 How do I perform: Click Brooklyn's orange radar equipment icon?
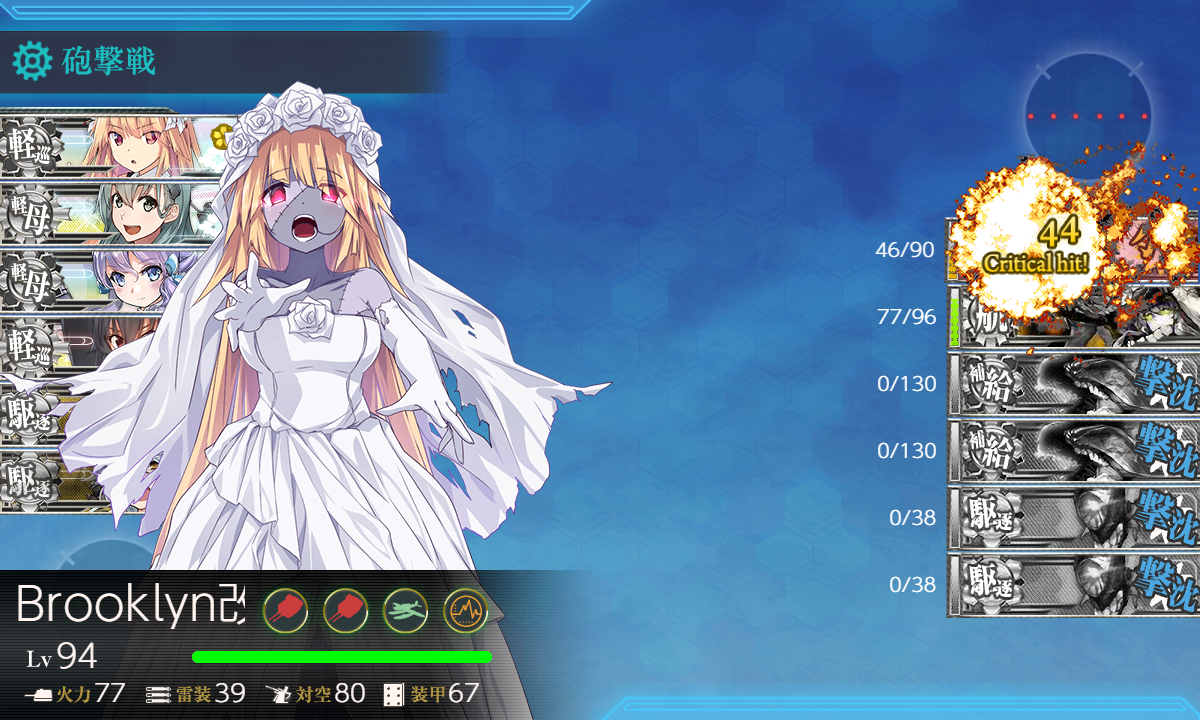pos(465,609)
